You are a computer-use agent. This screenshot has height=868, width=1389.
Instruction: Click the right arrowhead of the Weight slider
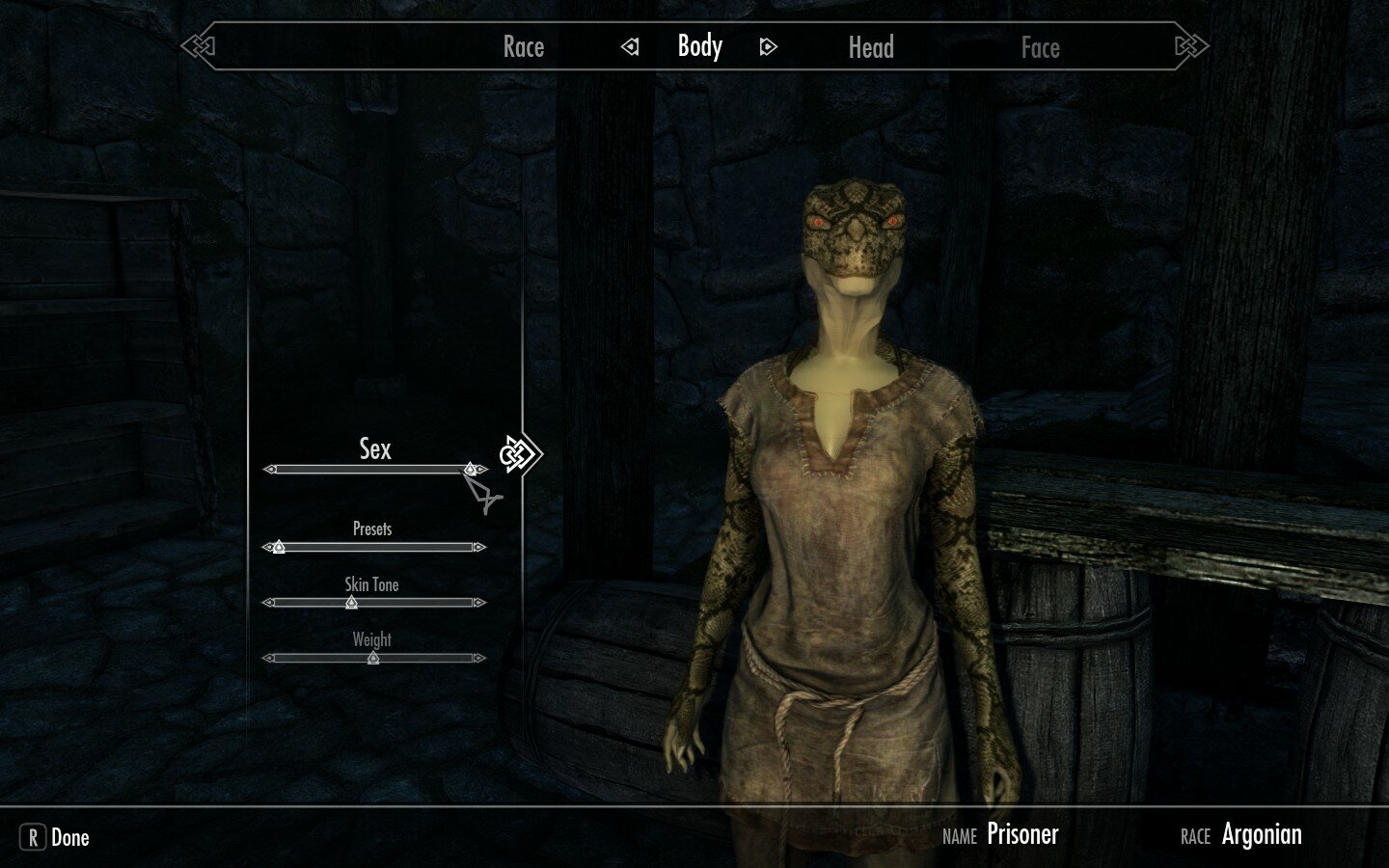click(x=478, y=657)
